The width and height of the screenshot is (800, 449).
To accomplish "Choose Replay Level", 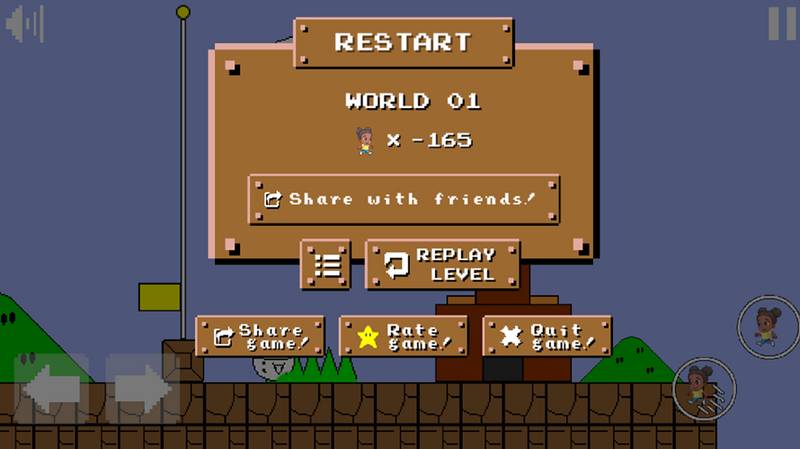I will pos(442,265).
